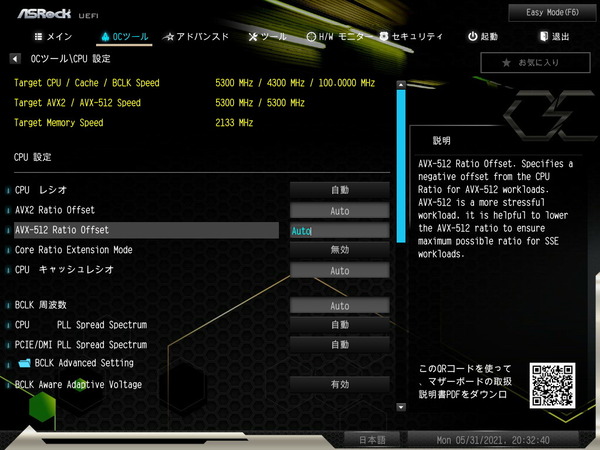Edit the AVX-512 Ratio Offset value

pyautogui.click(x=338, y=230)
